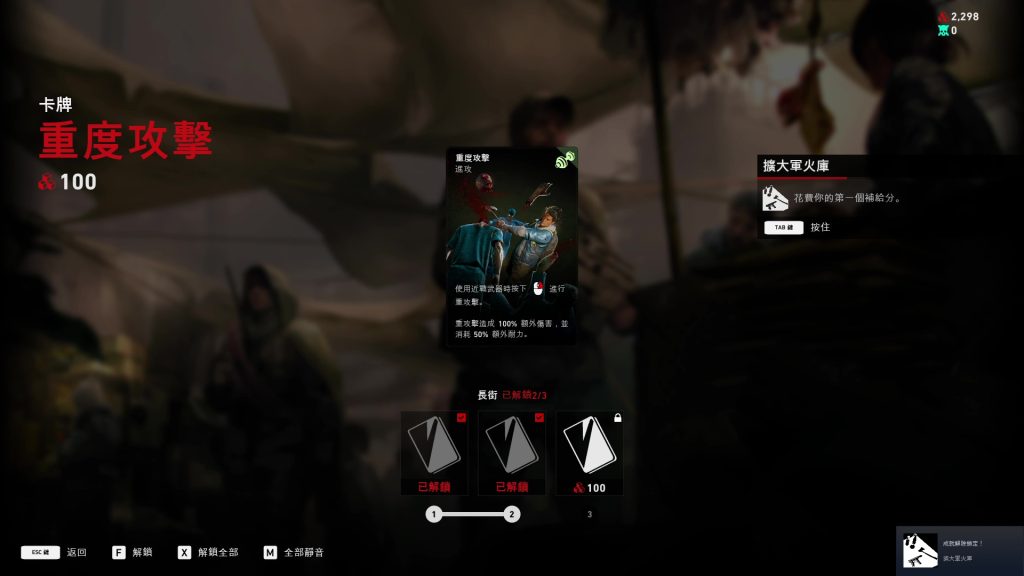Jump to supply line node 1

coord(433,514)
